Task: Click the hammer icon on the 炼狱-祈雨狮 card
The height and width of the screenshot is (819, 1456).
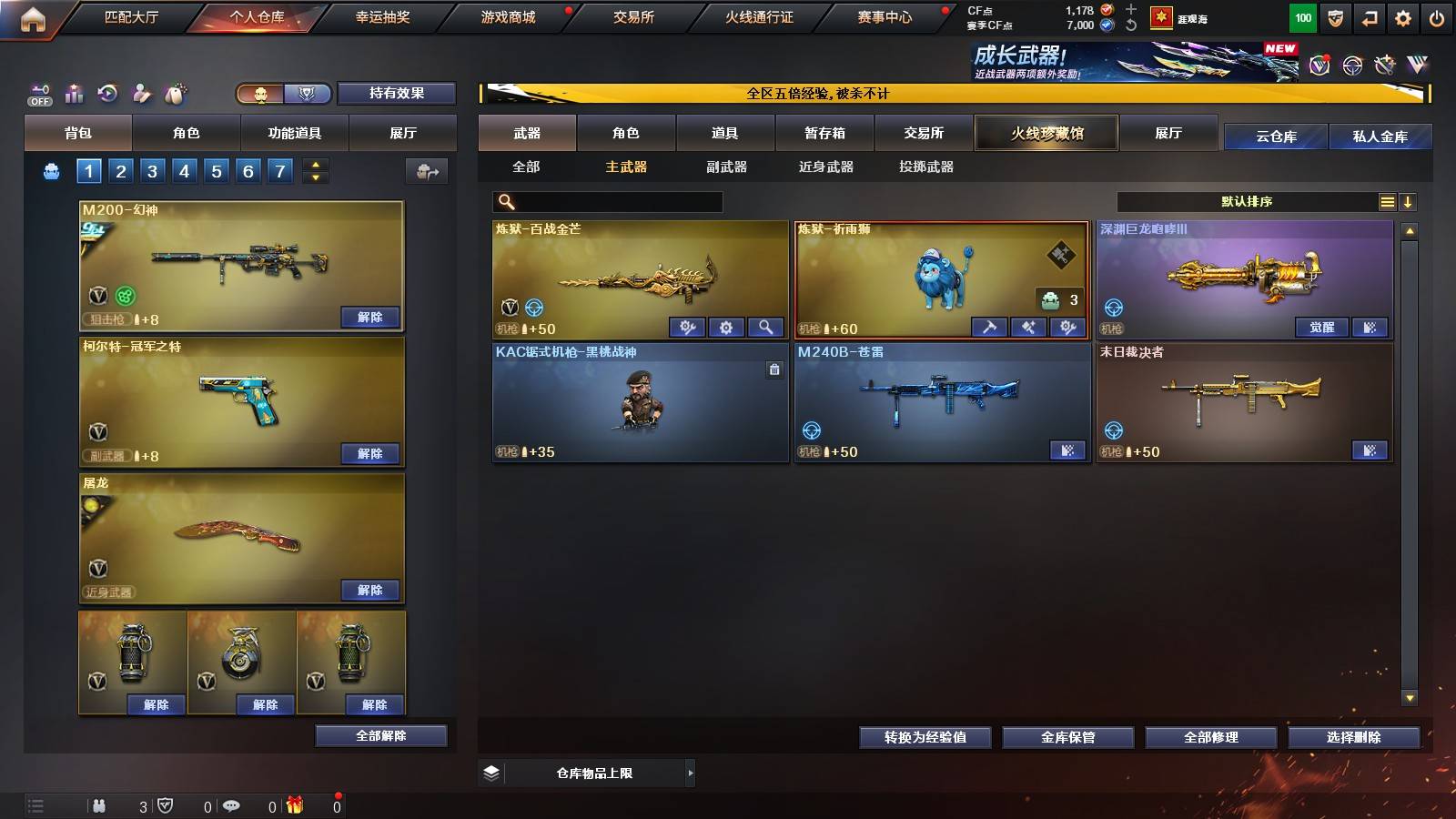Action: click(x=988, y=327)
